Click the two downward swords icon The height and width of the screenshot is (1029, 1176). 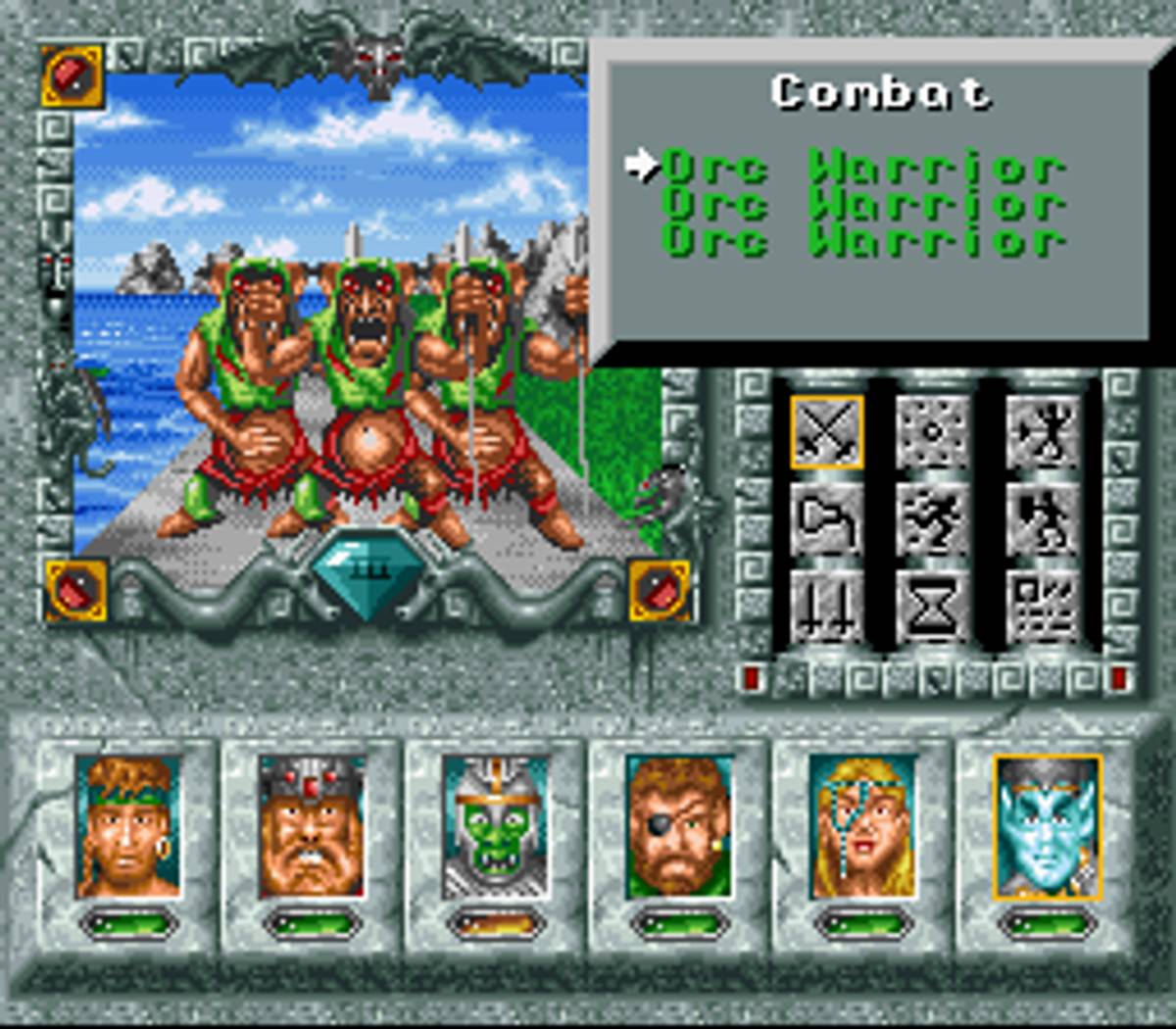[826, 609]
